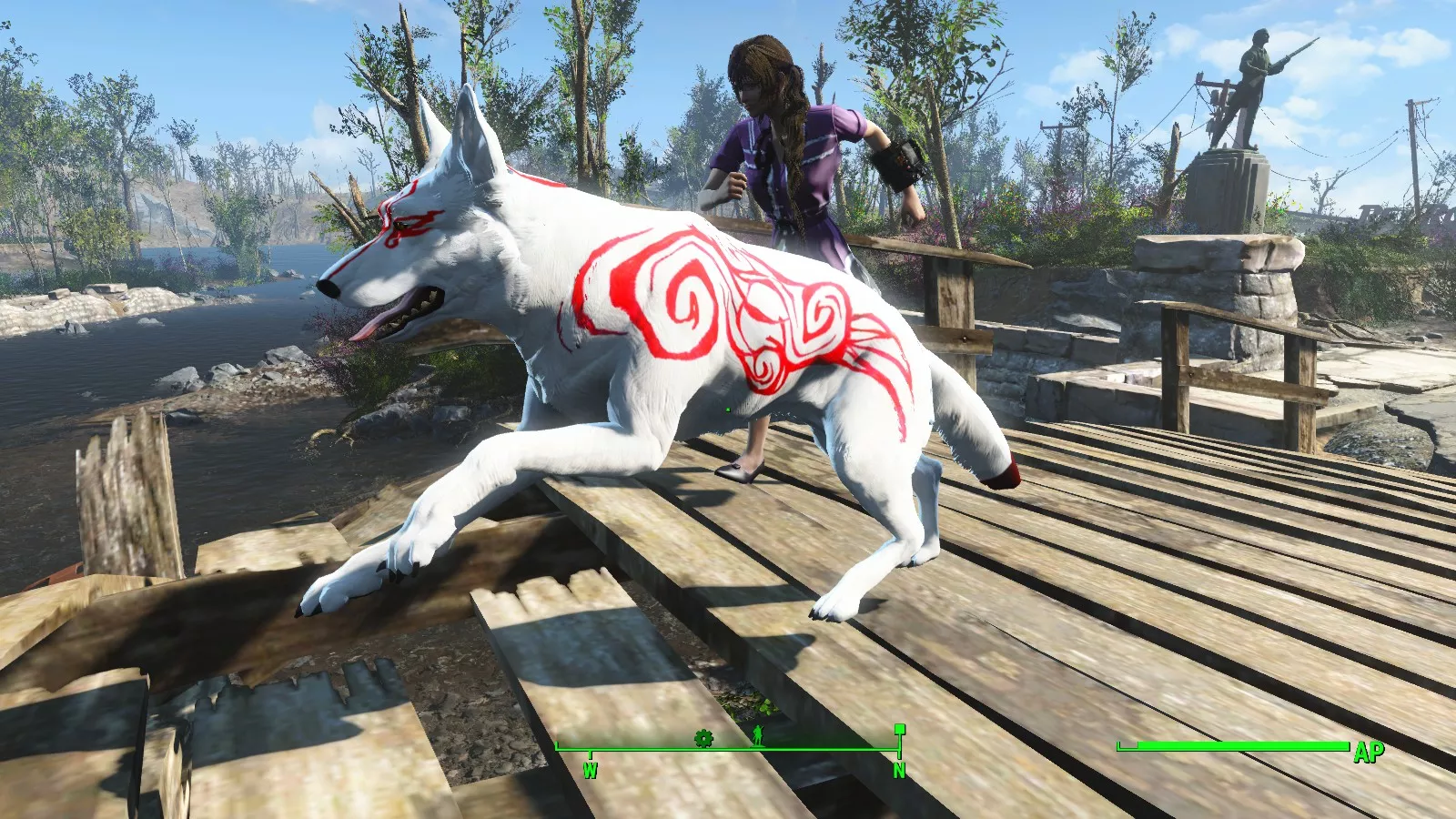This screenshot has width=1456, height=819.
Task: Click the square quest marker on compass
Action: [x=899, y=730]
